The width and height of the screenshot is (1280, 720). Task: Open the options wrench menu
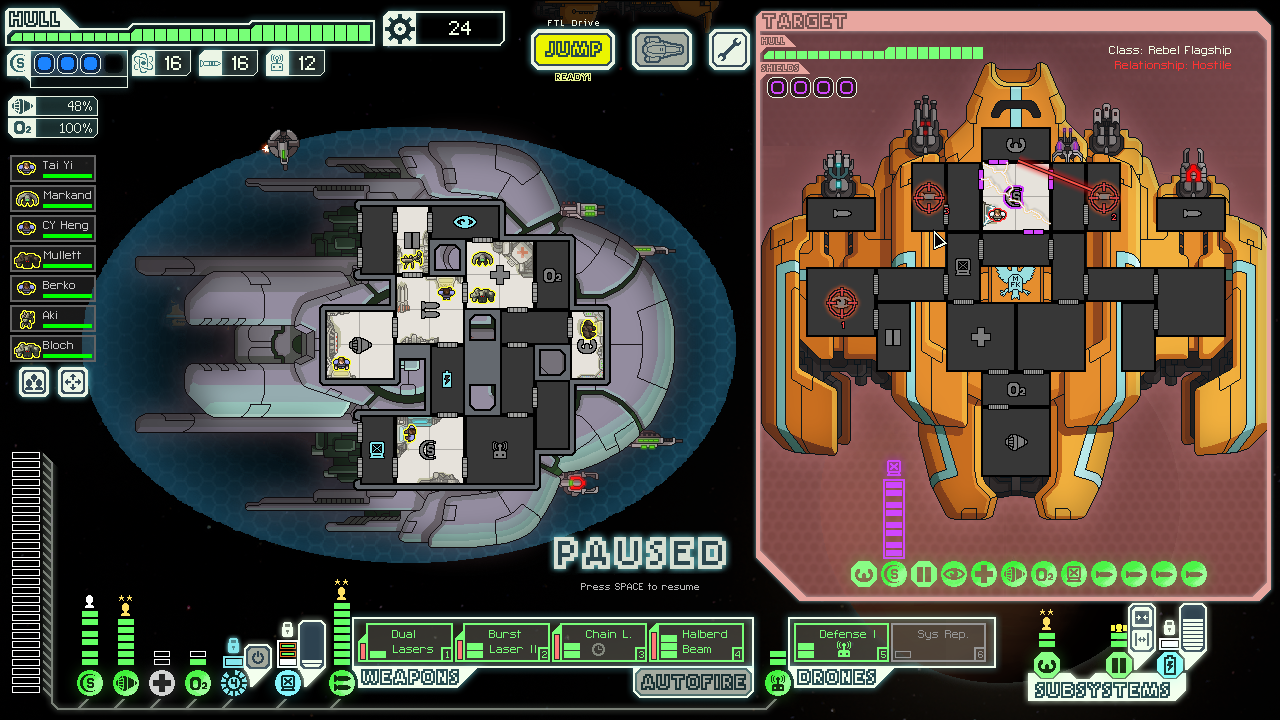[x=729, y=49]
